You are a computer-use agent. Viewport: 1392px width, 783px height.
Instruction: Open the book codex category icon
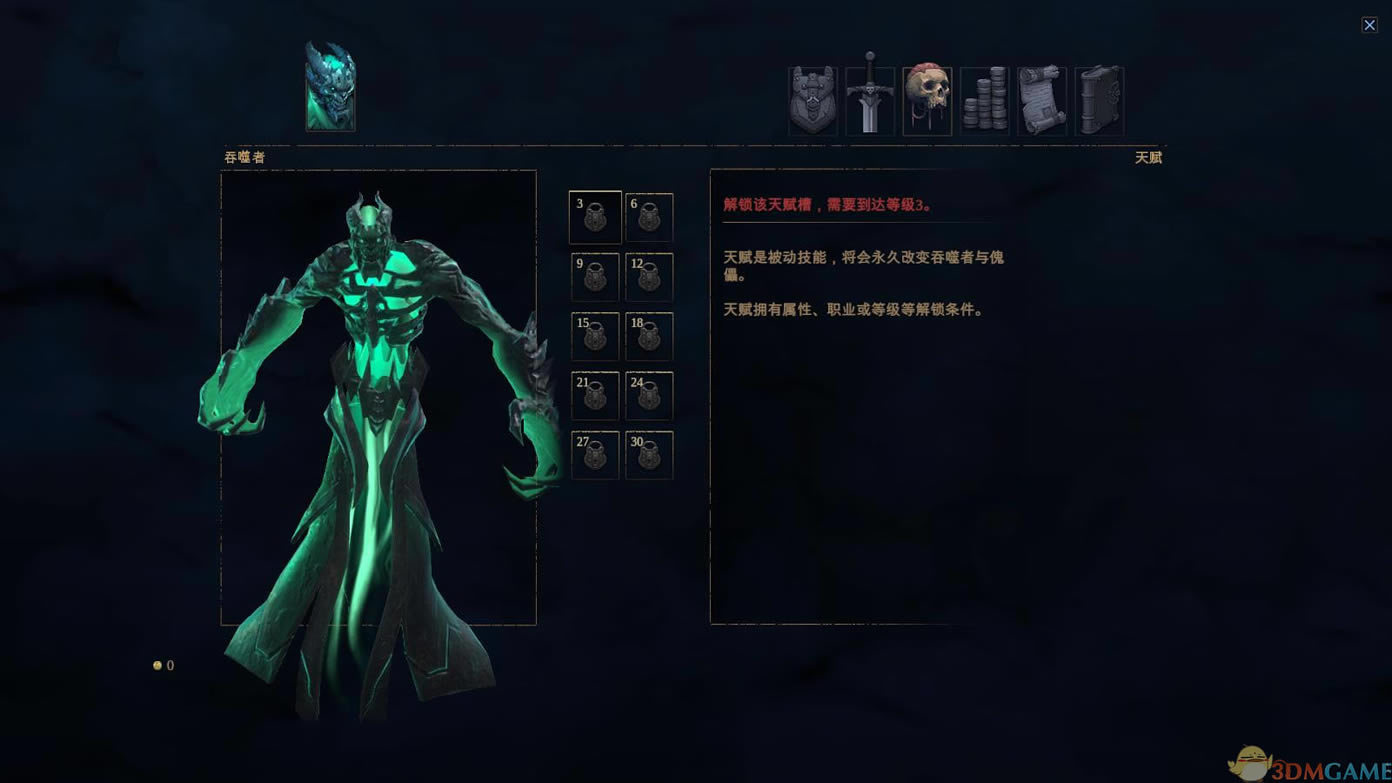(1100, 99)
